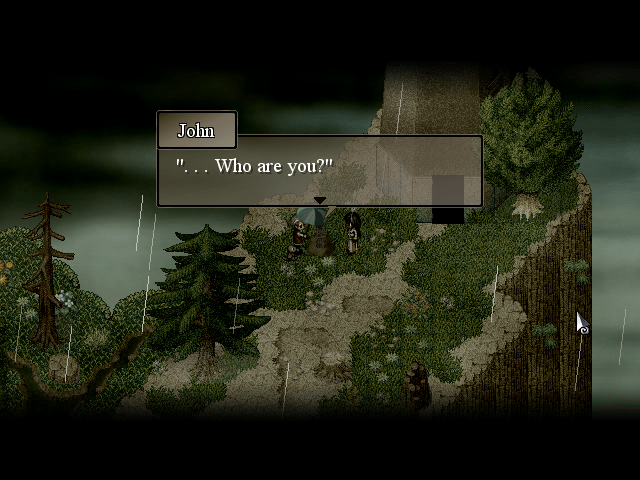Click John's dialogue box to continue
Viewport: 640px width, 480px height.
pyautogui.click(x=319, y=170)
